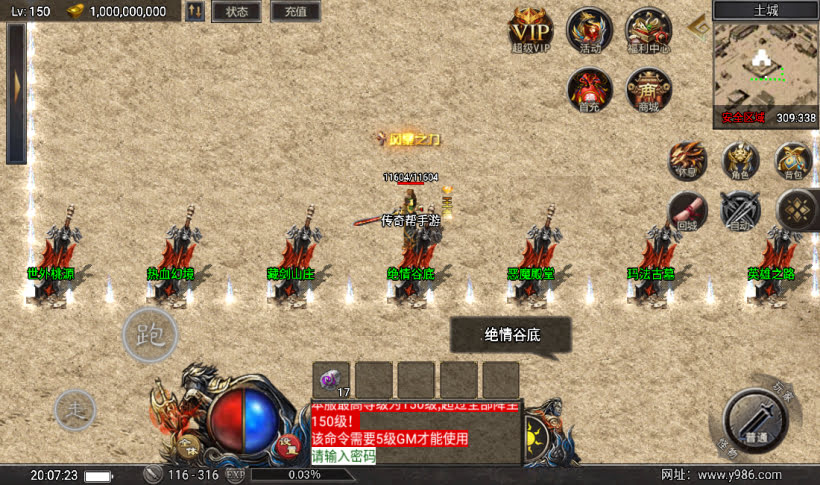Screen dimensions: 820x485
Task: Use the 回城 return-to-town scroll
Action: [687, 210]
